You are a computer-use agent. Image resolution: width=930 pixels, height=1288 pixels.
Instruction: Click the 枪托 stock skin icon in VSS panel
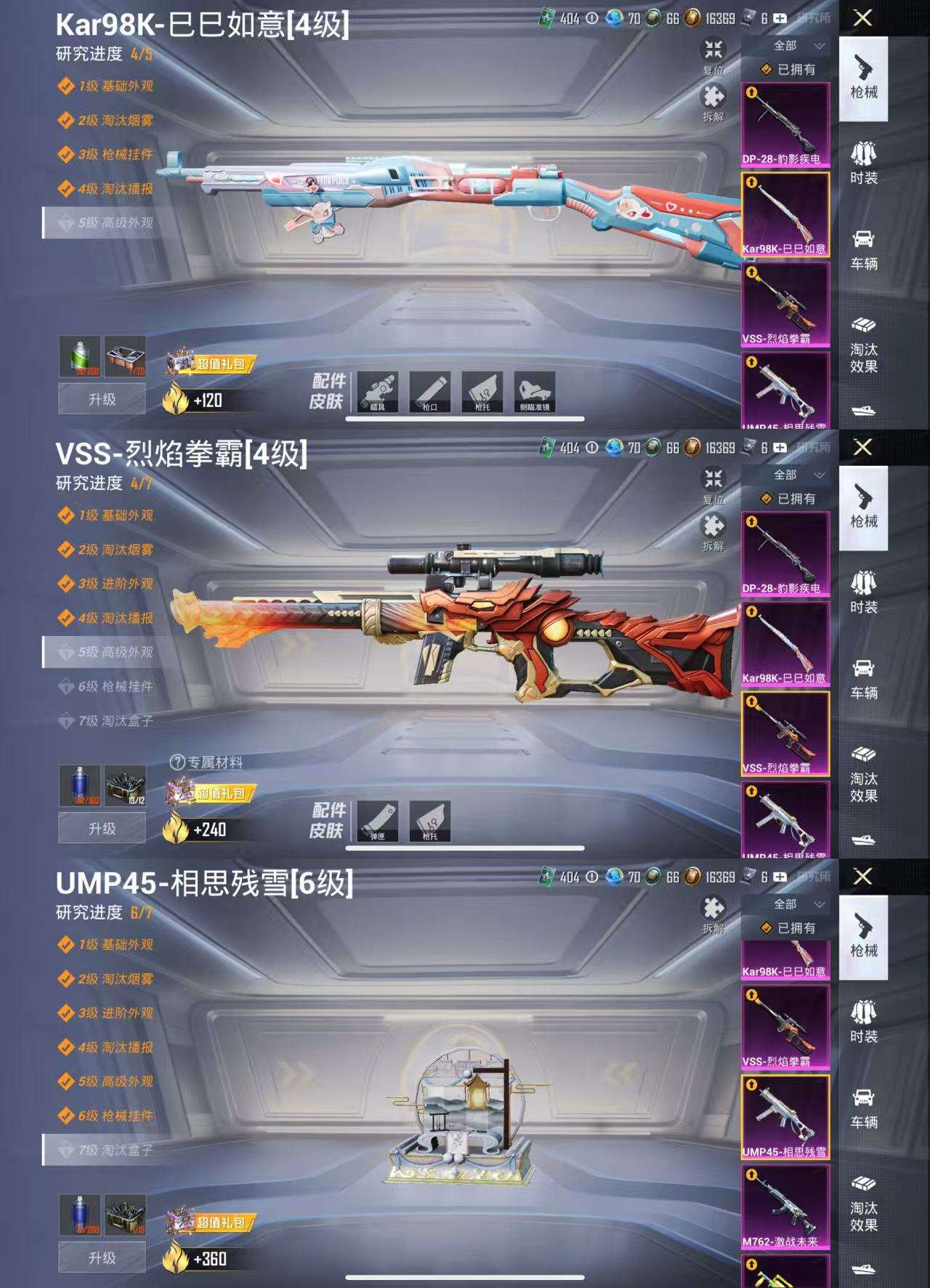coord(430,821)
